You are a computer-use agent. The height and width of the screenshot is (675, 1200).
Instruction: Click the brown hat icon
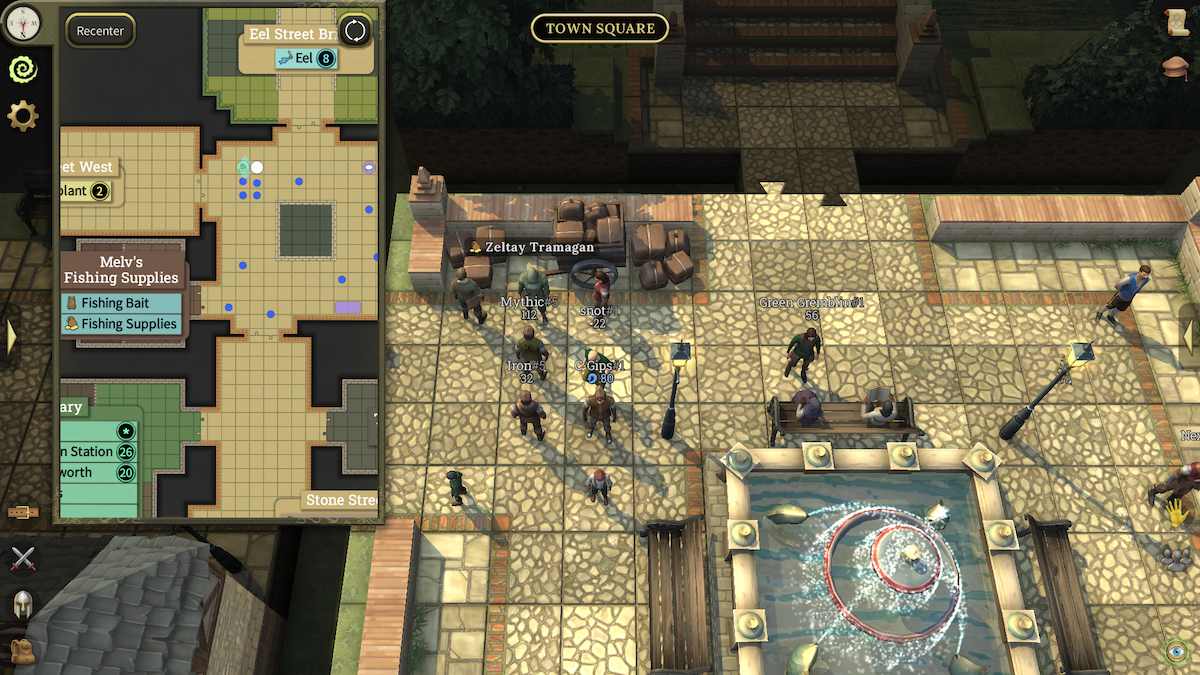(x=1177, y=68)
